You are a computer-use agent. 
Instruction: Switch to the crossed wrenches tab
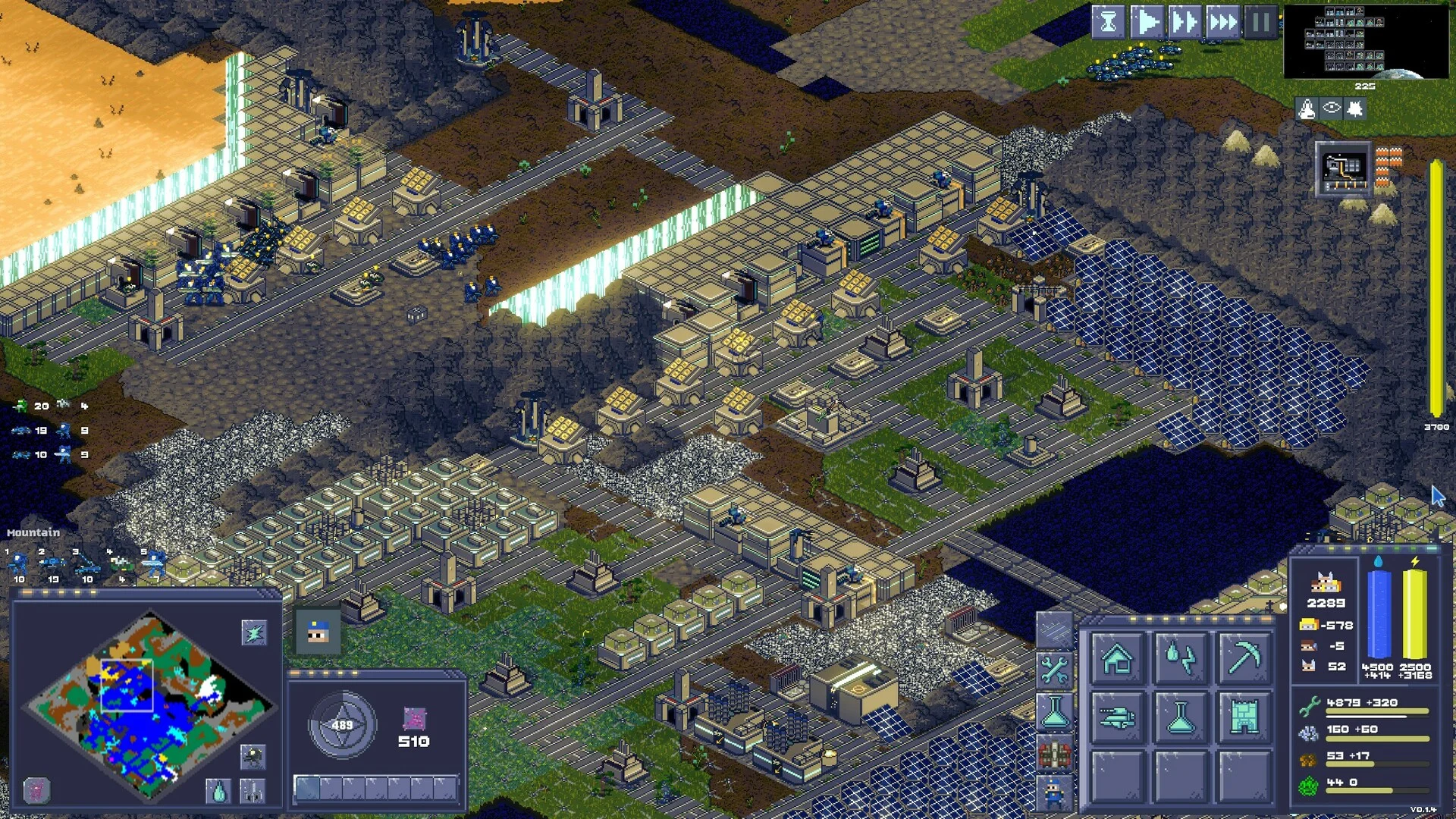(1054, 670)
